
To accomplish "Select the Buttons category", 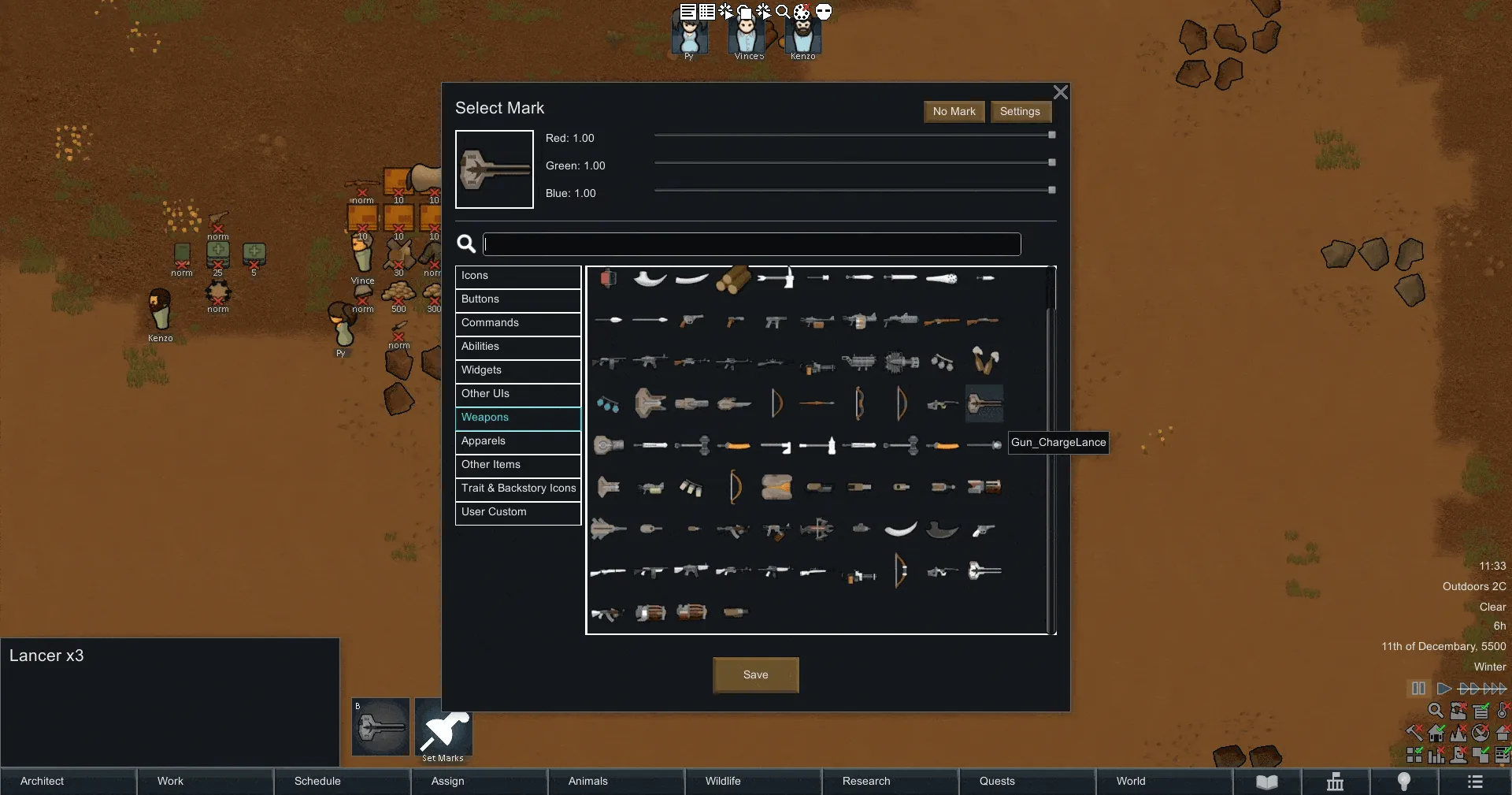I will click(x=517, y=300).
